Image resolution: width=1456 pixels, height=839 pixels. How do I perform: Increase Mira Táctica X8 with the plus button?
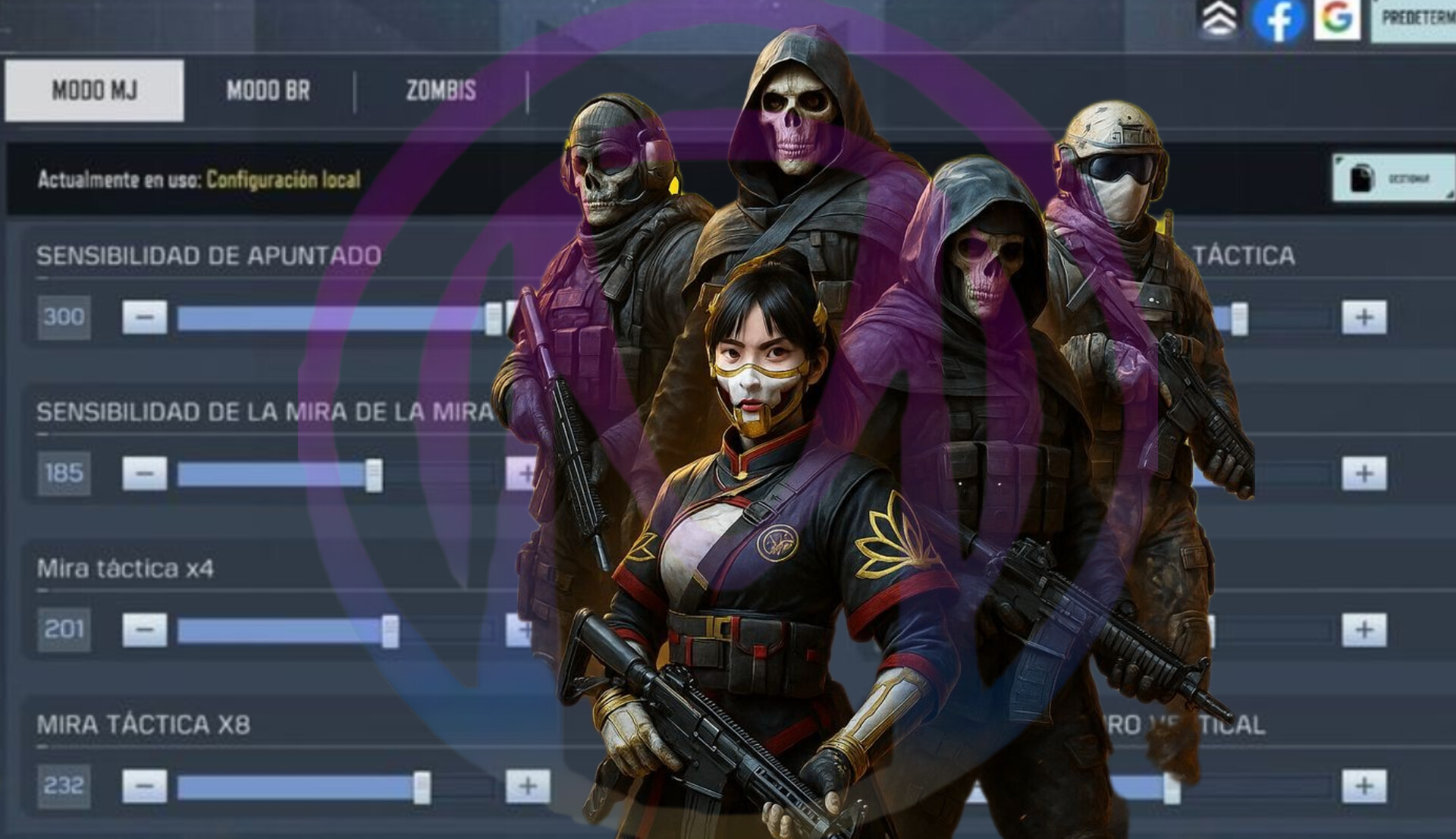[528, 786]
